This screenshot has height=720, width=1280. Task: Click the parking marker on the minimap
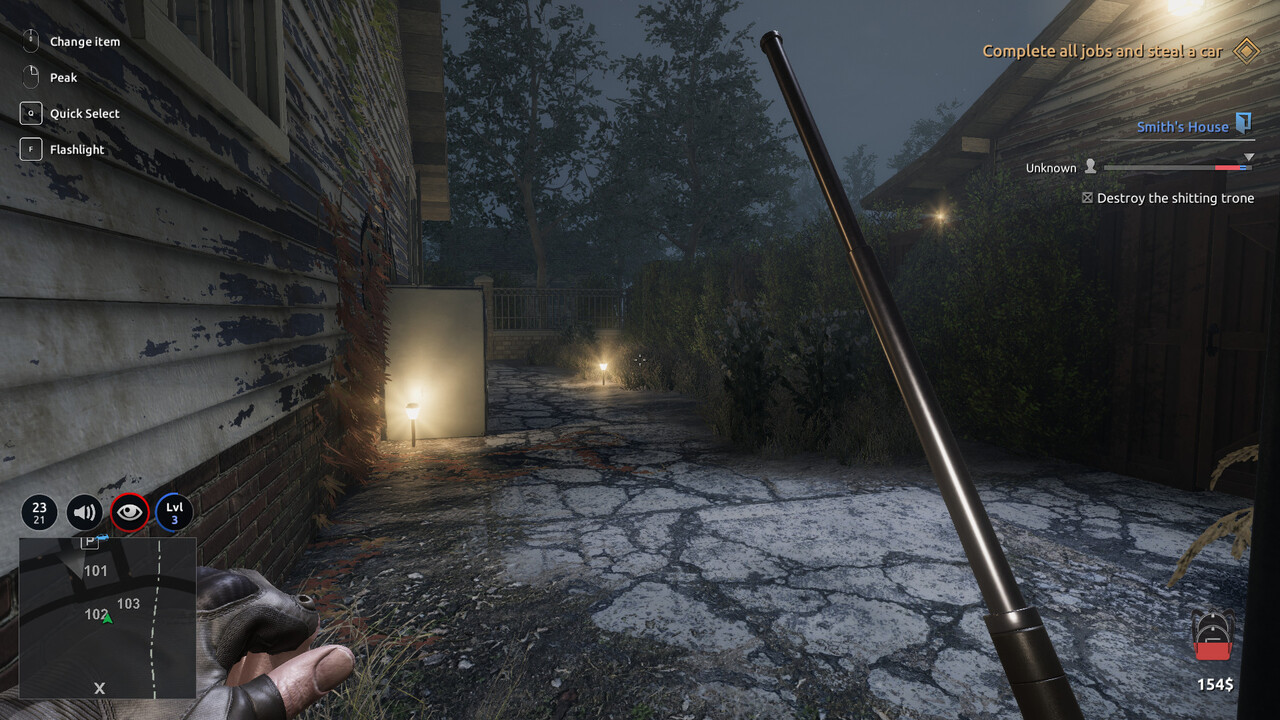point(89,542)
